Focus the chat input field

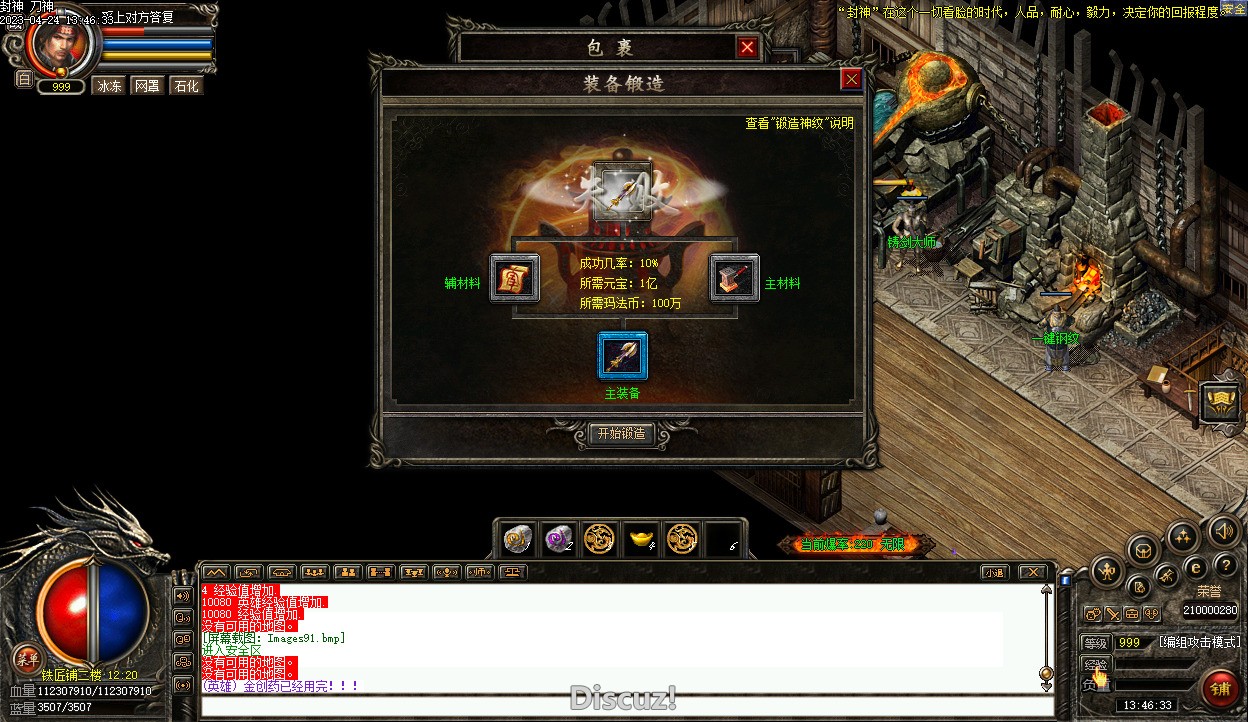click(x=627, y=707)
